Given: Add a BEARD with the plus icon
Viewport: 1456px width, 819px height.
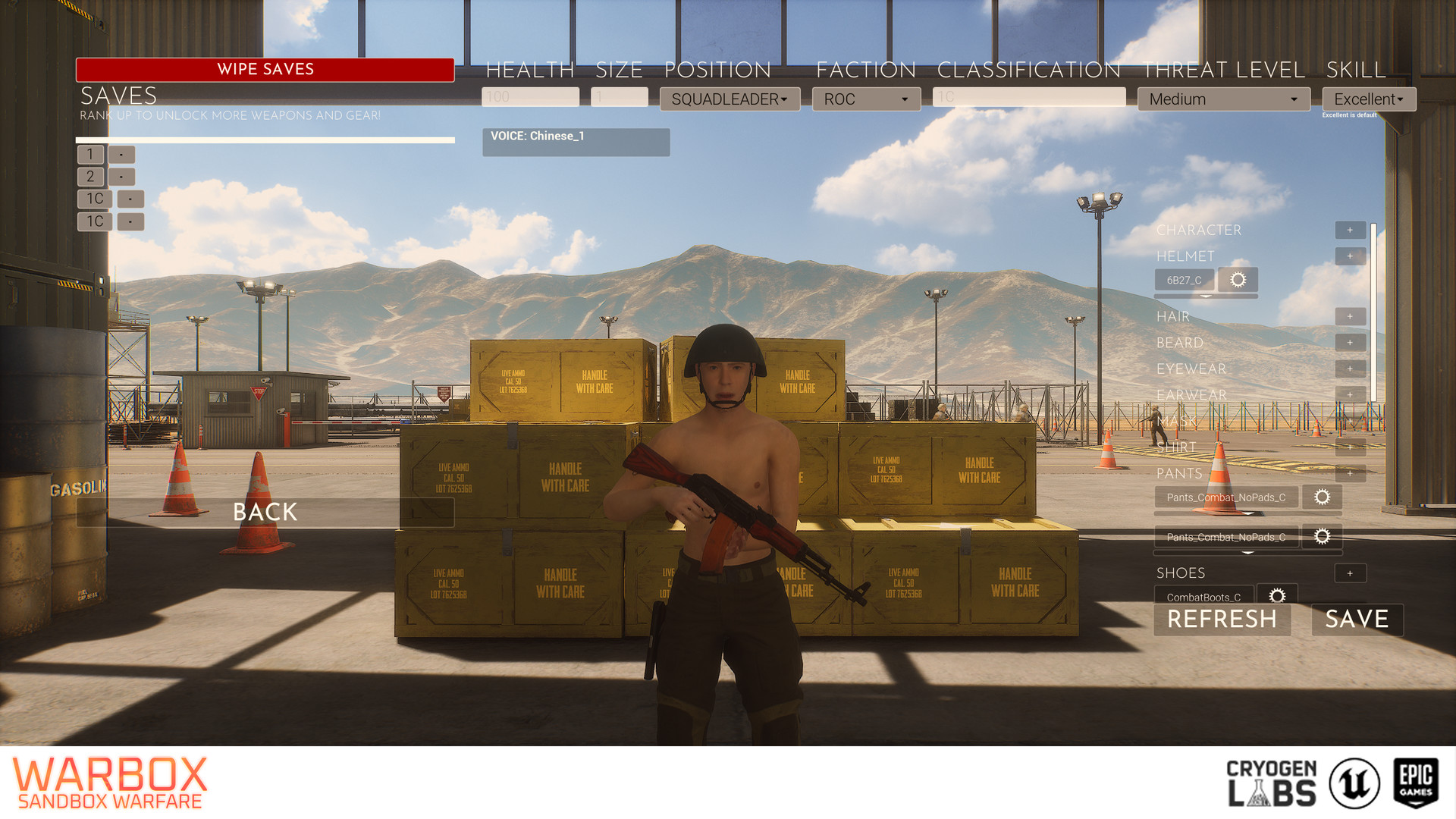Looking at the screenshot, I should pos(1351,342).
